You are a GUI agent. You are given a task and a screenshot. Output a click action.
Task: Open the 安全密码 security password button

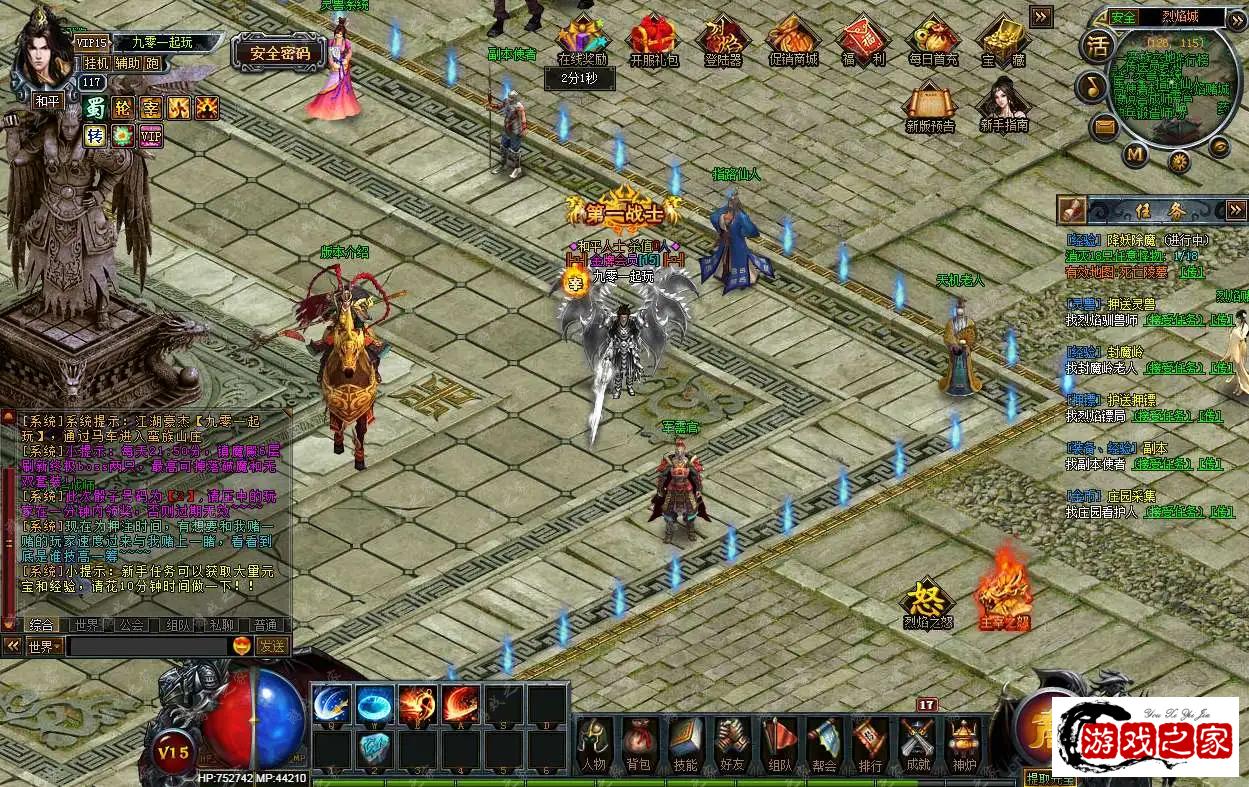pyautogui.click(x=279, y=53)
